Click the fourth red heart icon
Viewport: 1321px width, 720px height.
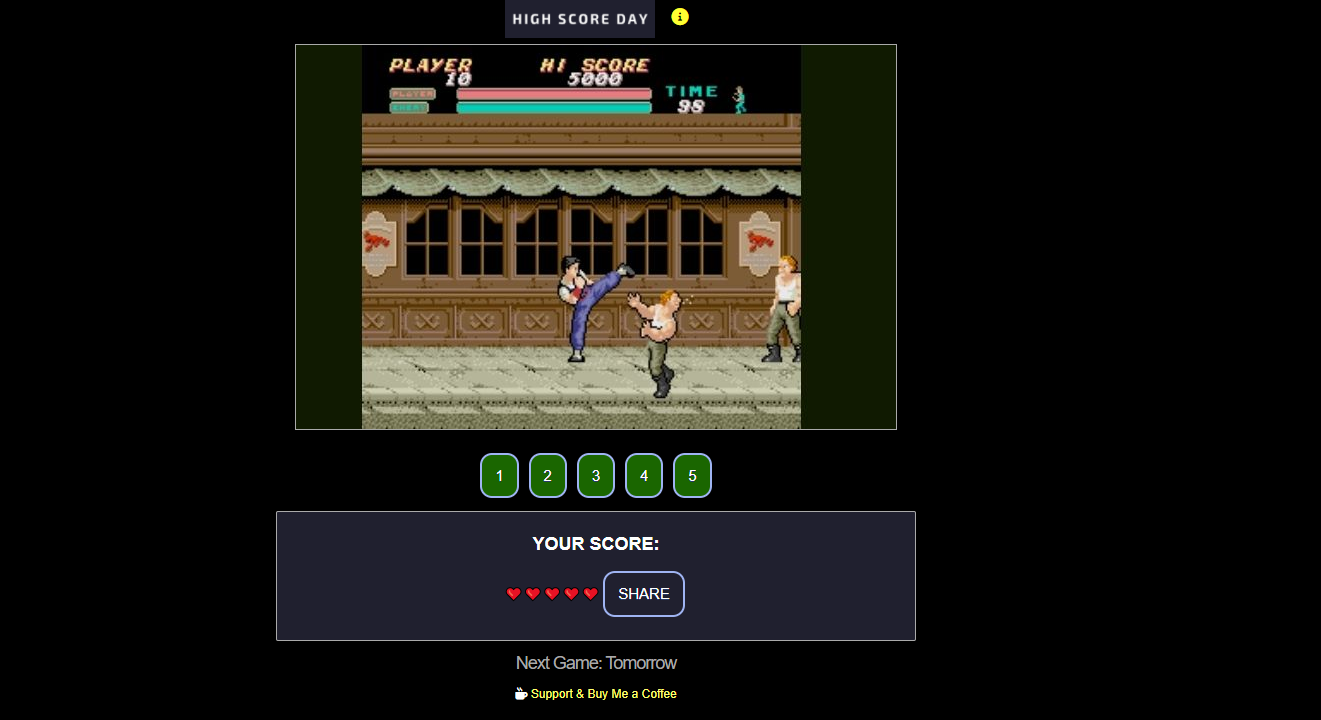click(x=570, y=593)
